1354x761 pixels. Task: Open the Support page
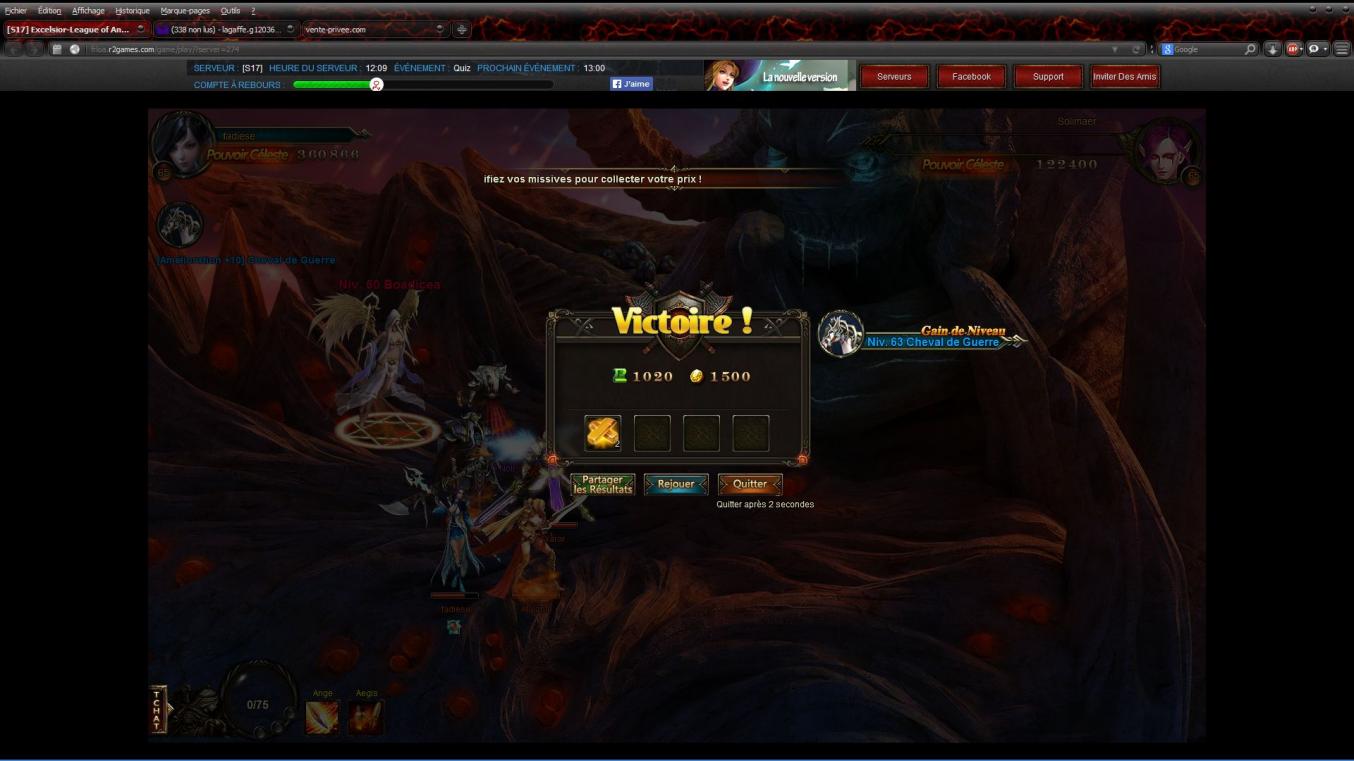(x=1048, y=77)
